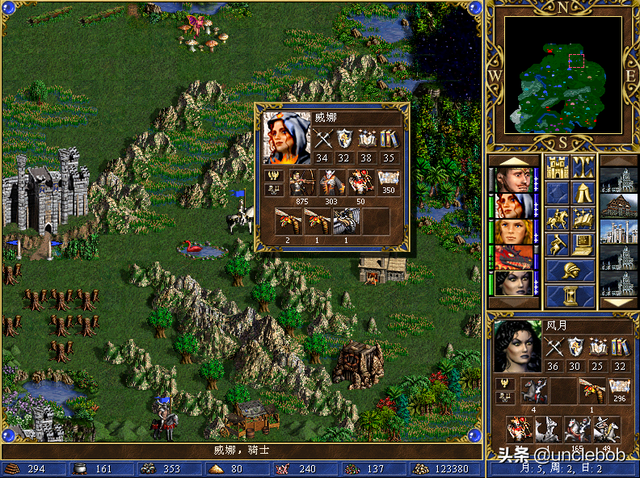Click the move hero horse button

556,219
